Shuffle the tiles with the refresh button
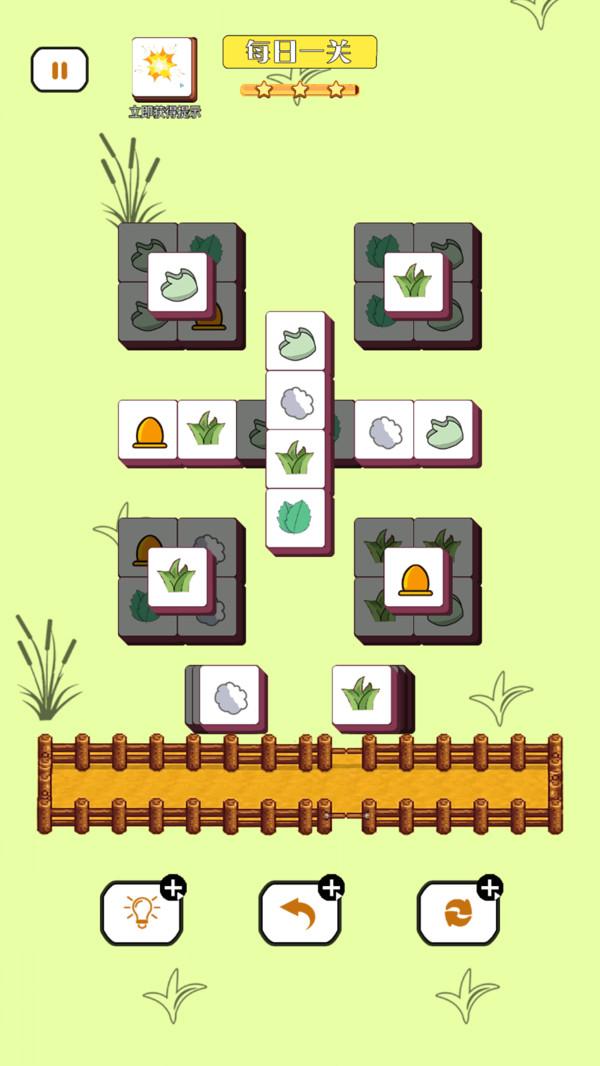The width and height of the screenshot is (600, 1066). click(457, 912)
